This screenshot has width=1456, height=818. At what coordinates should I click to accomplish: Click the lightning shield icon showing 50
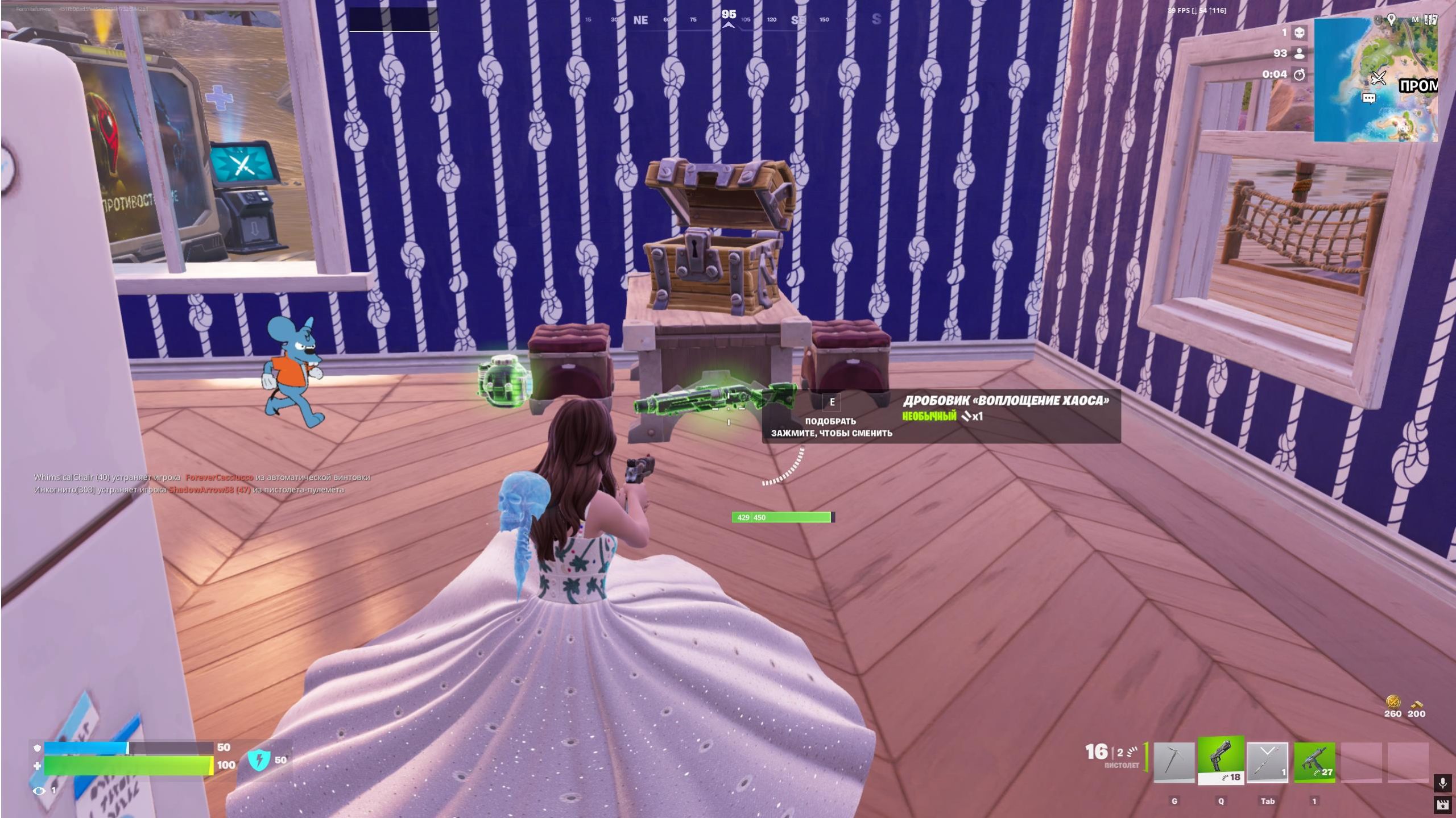click(x=259, y=759)
